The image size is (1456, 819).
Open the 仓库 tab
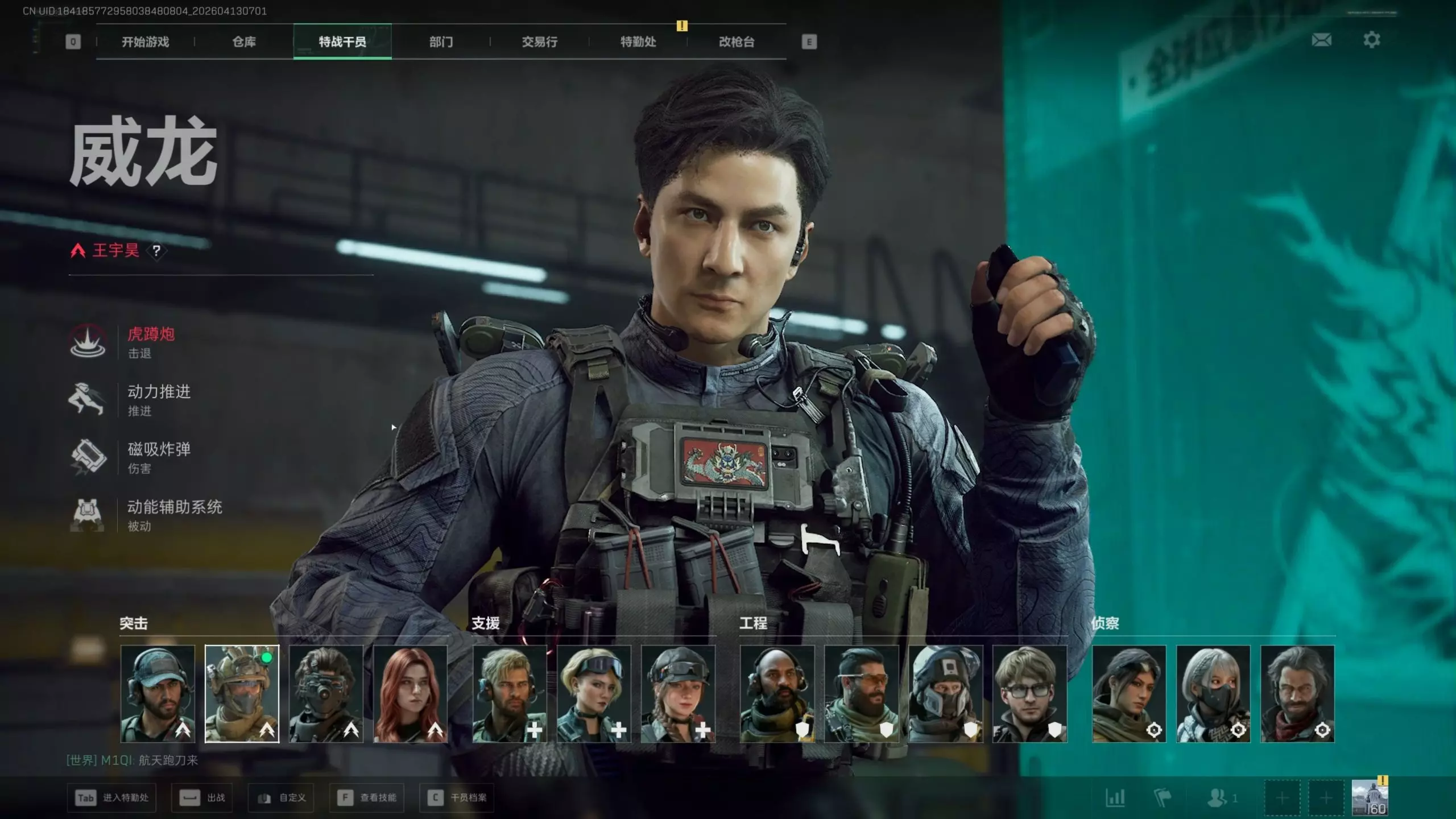[244, 42]
